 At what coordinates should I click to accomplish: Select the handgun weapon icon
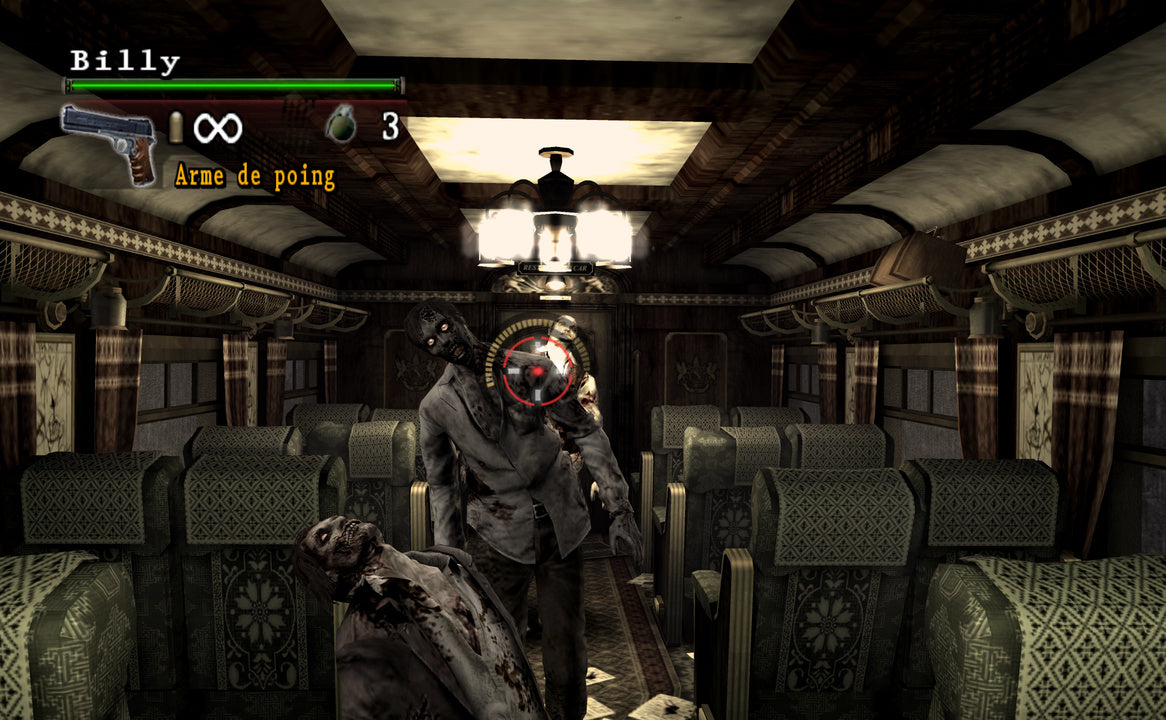click(109, 141)
